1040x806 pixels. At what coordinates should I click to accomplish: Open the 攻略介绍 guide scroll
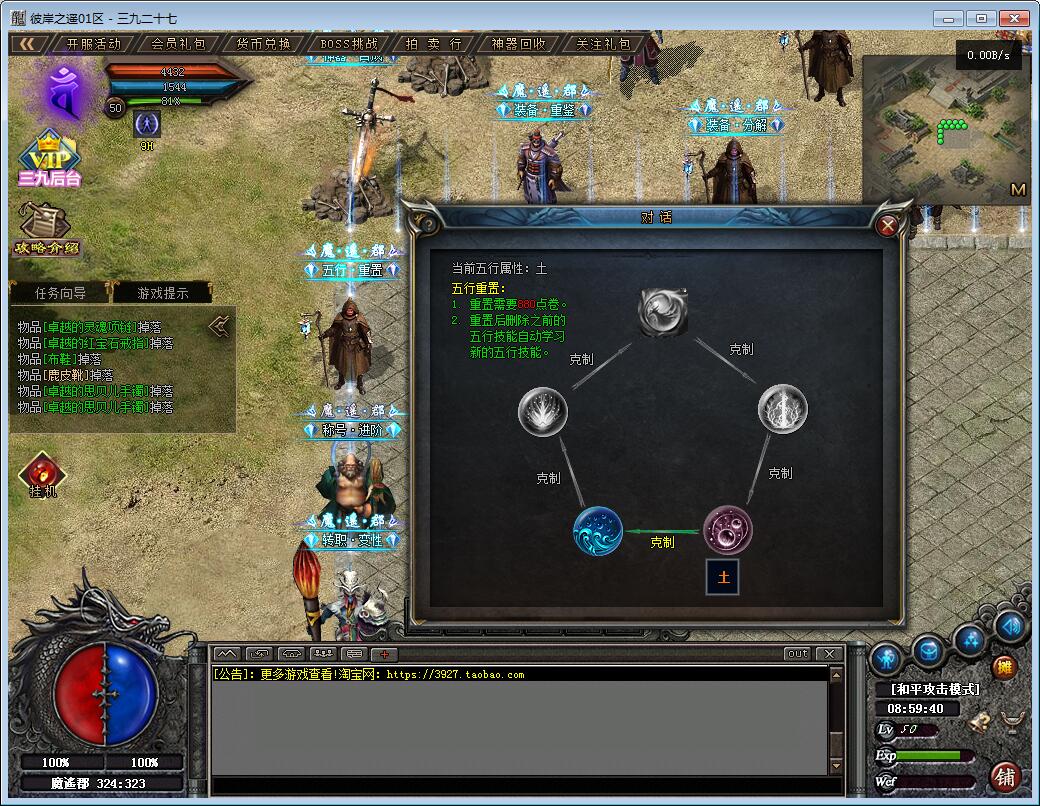coord(46,230)
